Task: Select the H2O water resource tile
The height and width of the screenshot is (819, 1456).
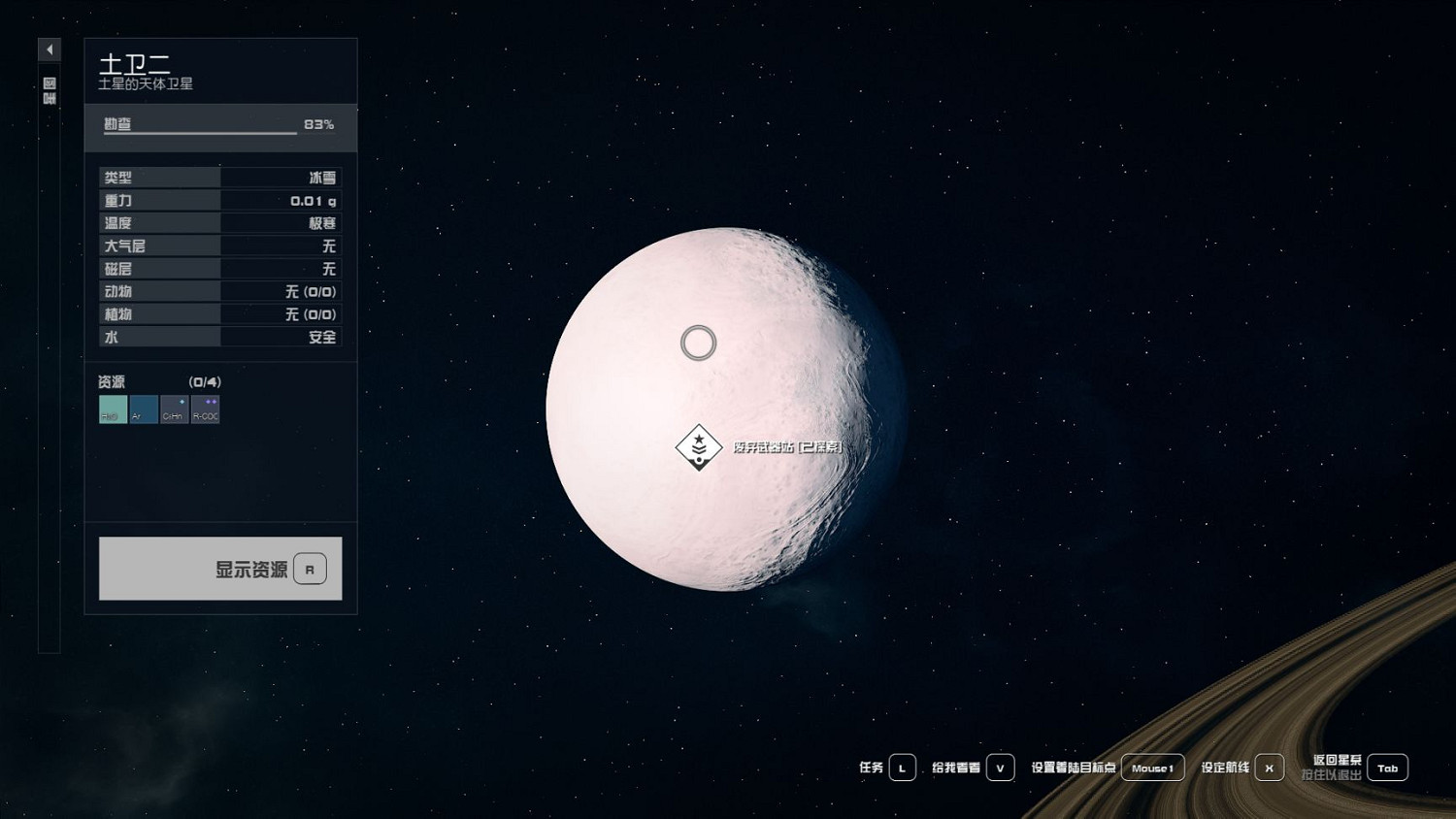Action: [113, 409]
